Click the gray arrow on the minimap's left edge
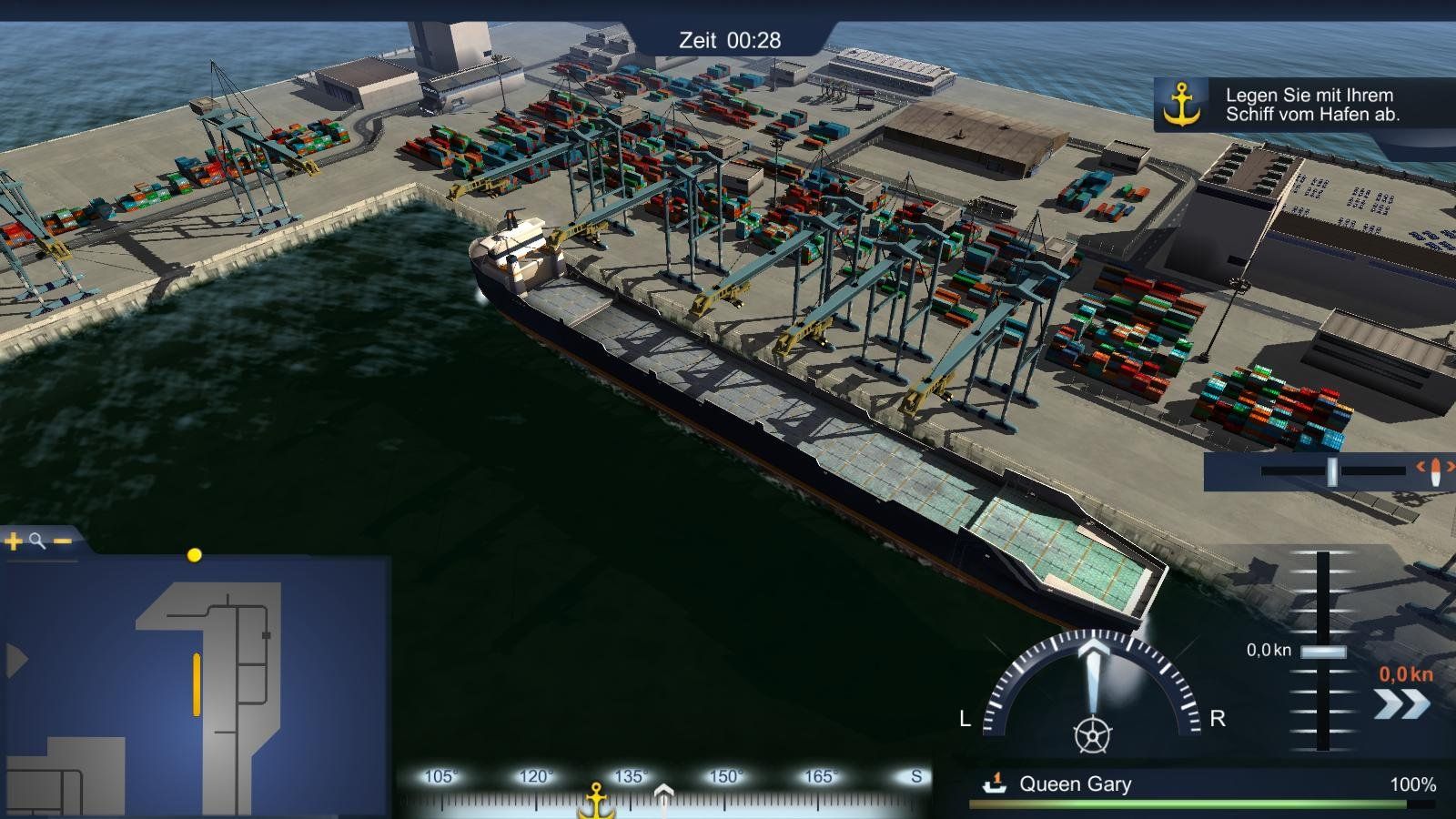Image resolution: width=1456 pixels, height=819 pixels. point(15,661)
